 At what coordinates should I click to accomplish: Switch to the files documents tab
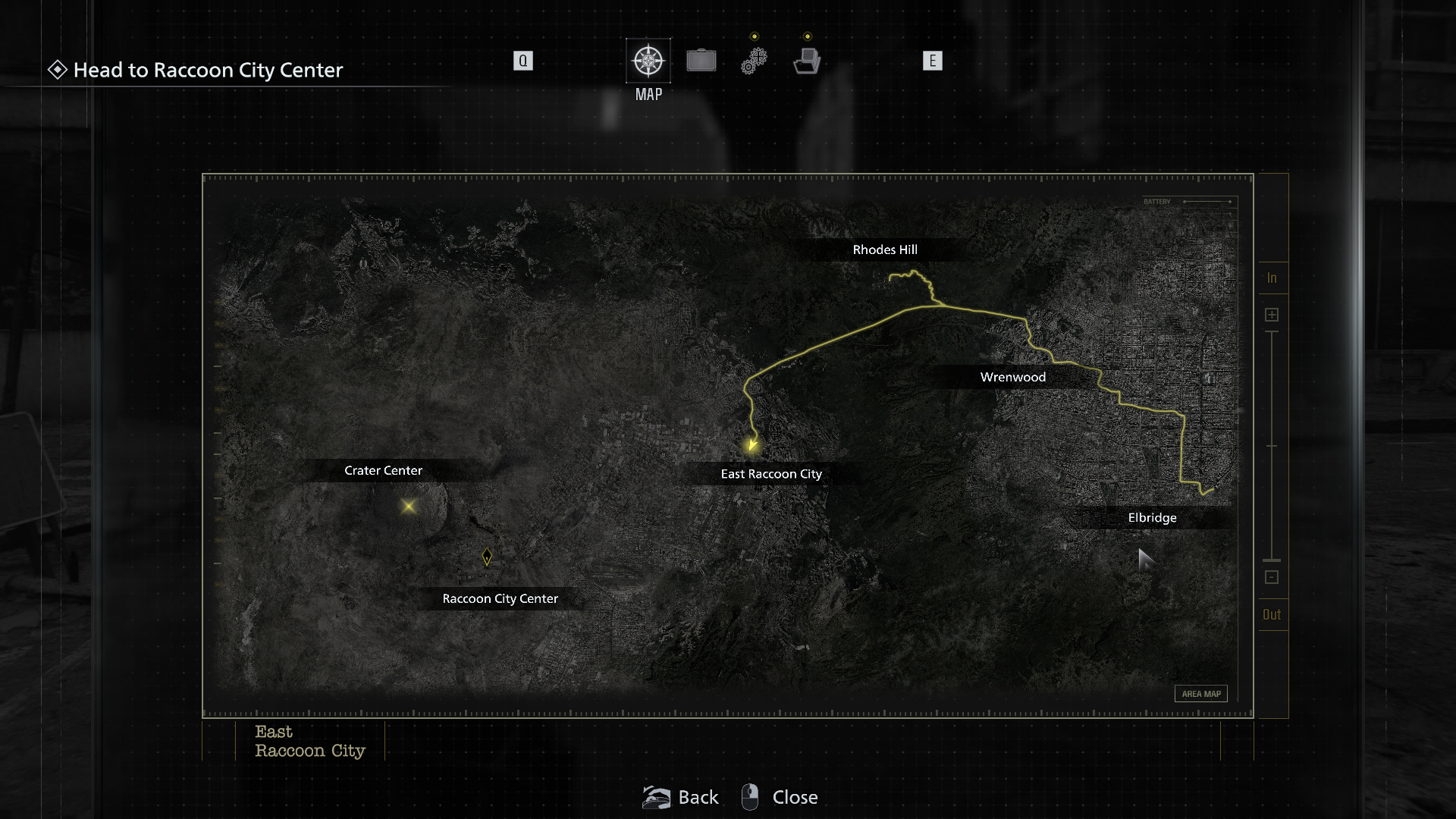(x=807, y=61)
